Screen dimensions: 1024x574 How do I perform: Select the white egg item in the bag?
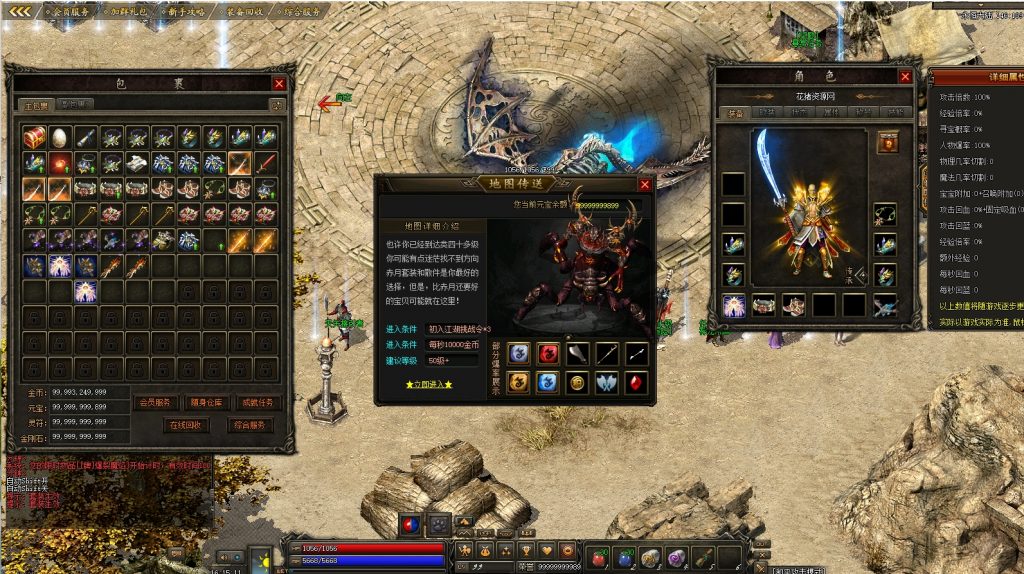click(x=60, y=137)
